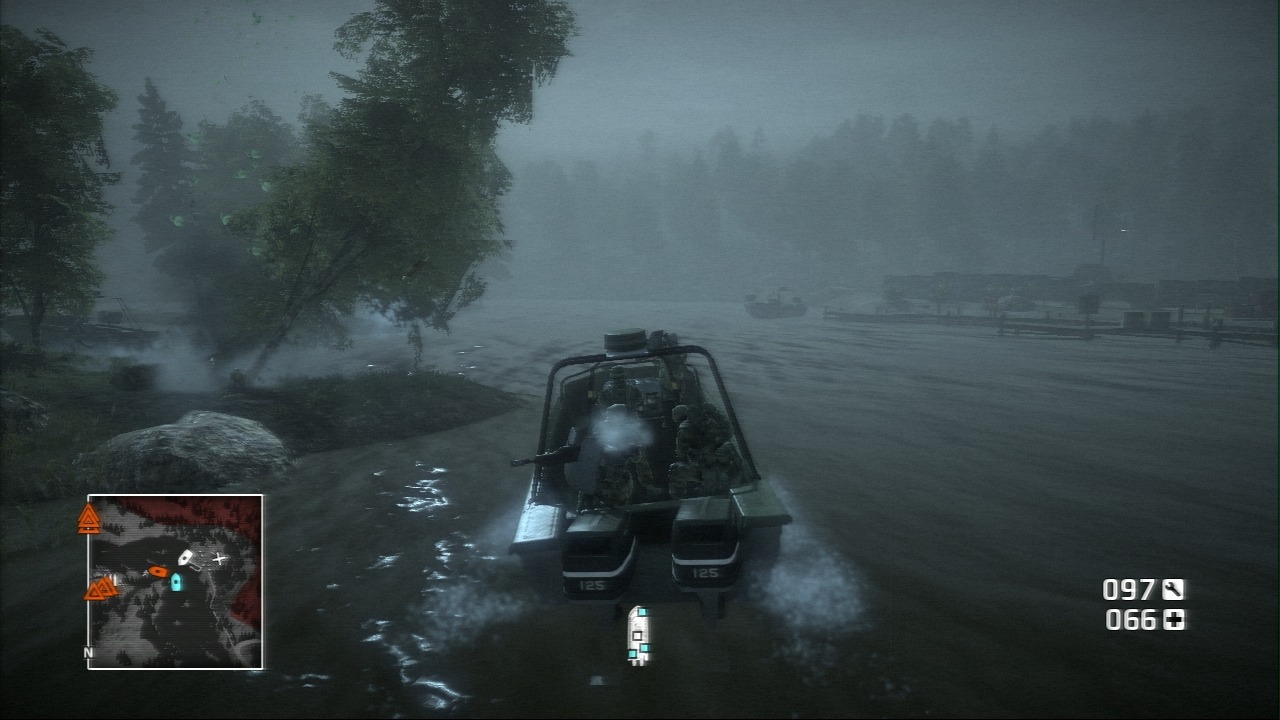The image size is (1280, 720).
Task: Click the boat seat-occupancy diagram
Action: tap(638, 634)
